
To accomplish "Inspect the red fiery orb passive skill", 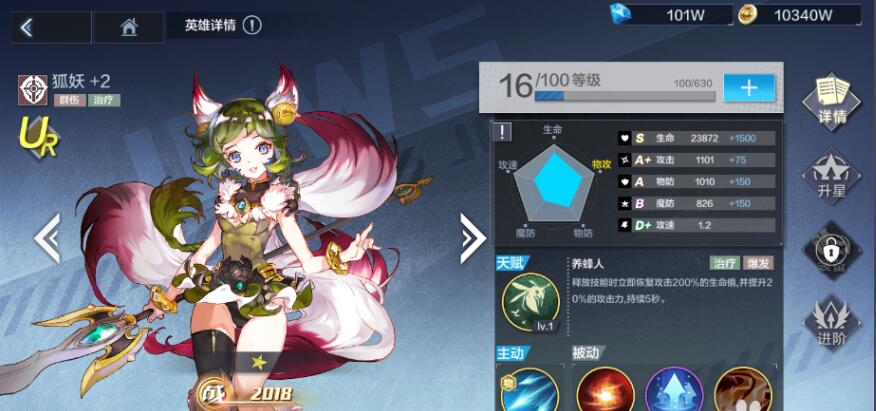I will coord(603,391).
